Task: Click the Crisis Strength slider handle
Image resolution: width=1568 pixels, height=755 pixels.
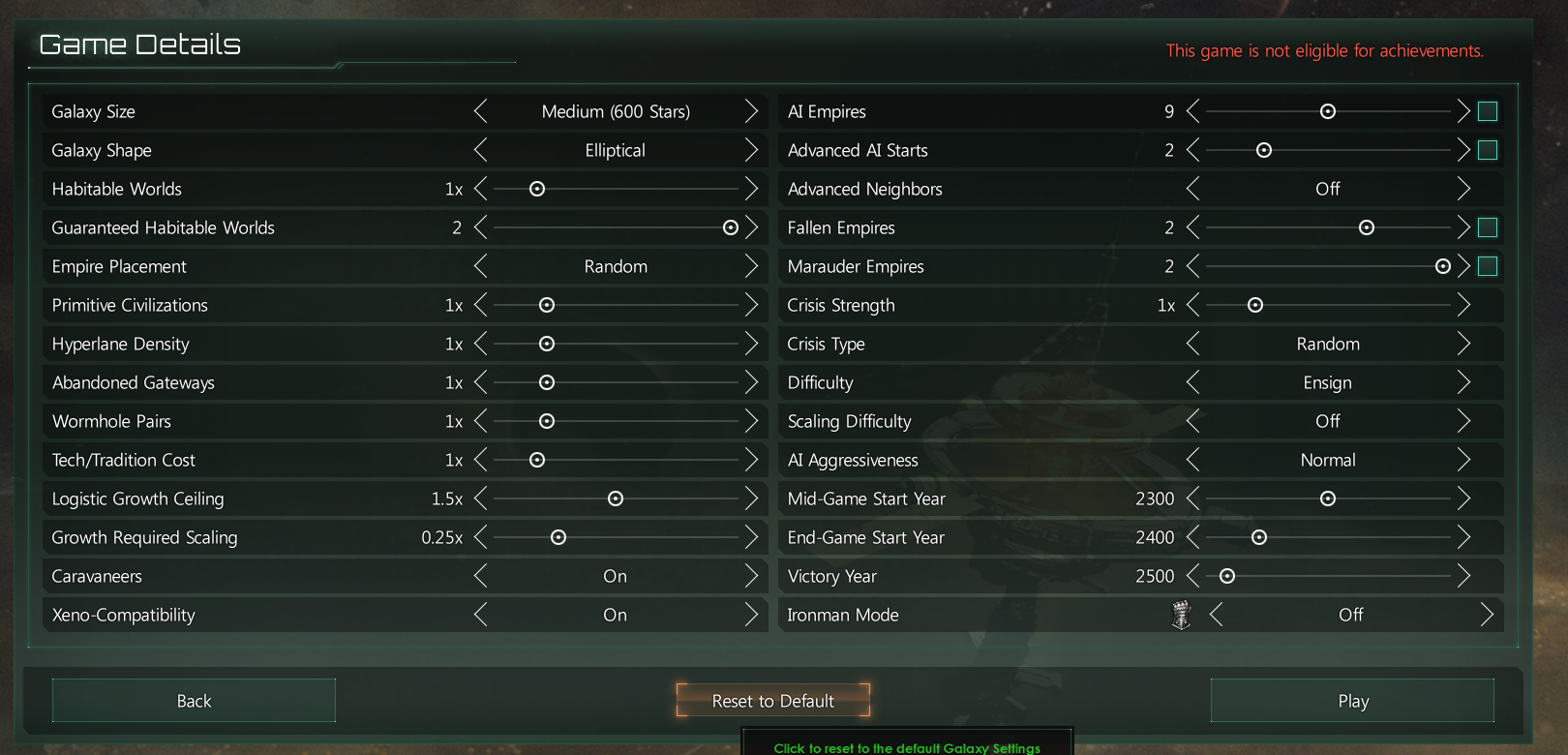Action: tap(1254, 305)
